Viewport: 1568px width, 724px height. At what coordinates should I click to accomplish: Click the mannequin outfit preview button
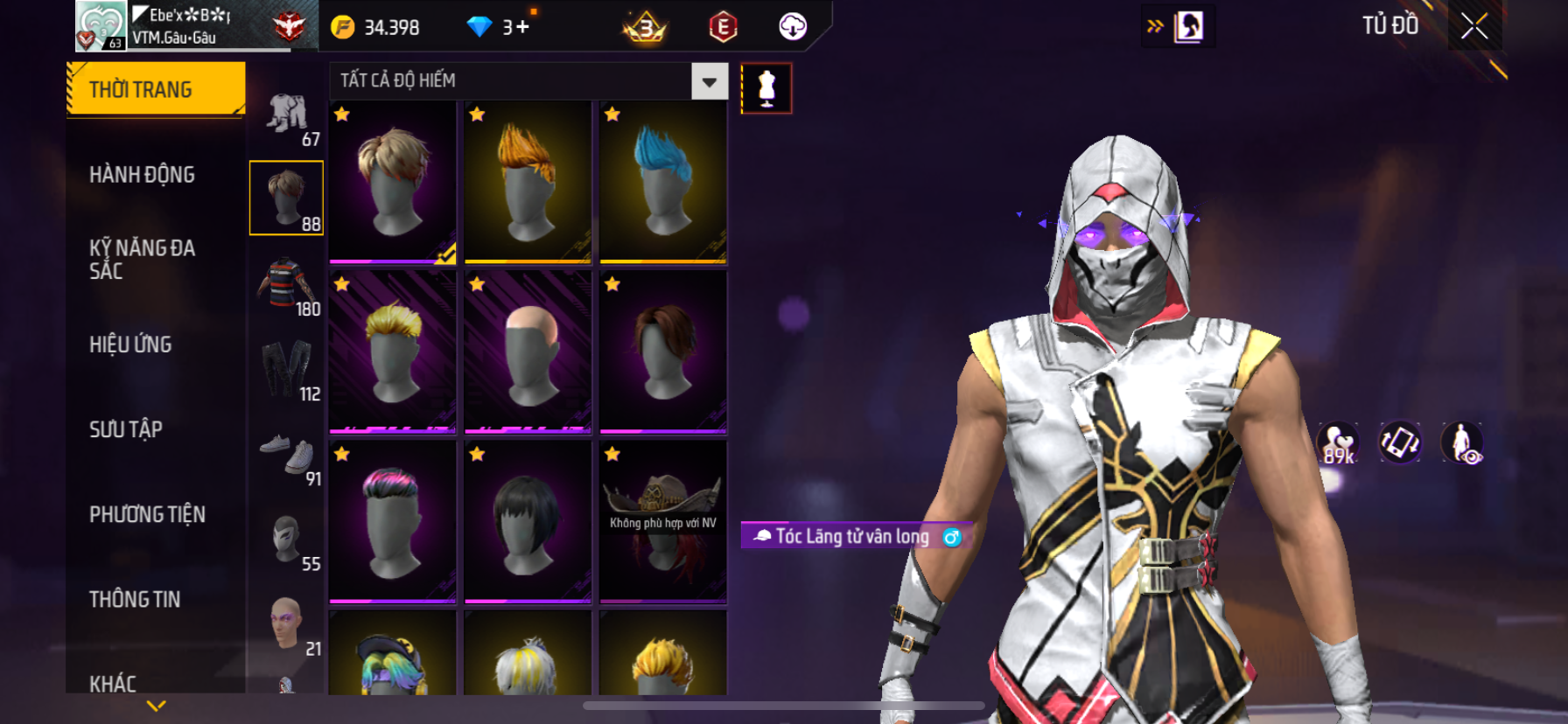click(766, 88)
